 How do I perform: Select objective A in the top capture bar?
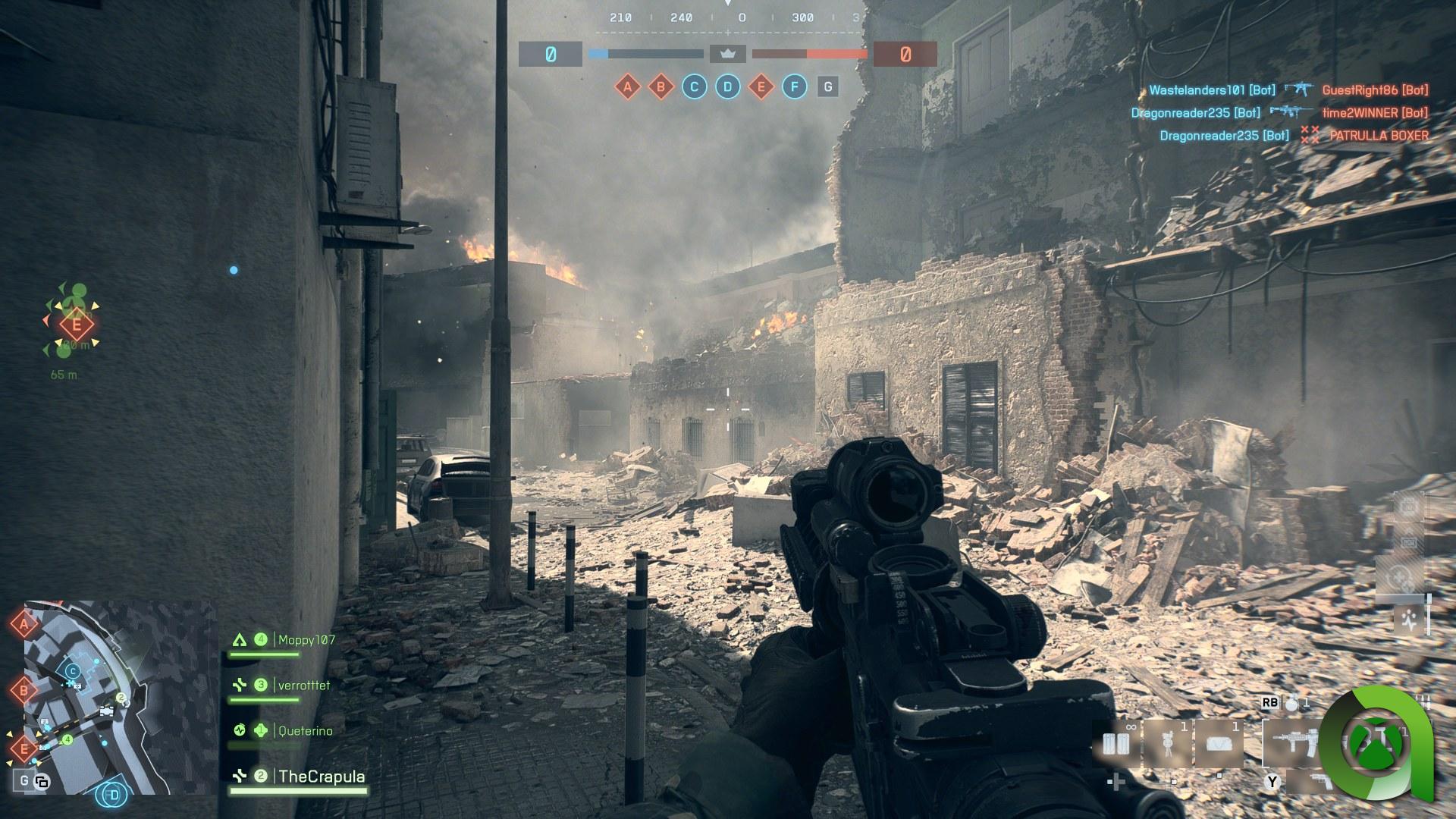pyautogui.click(x=627, y=87)
